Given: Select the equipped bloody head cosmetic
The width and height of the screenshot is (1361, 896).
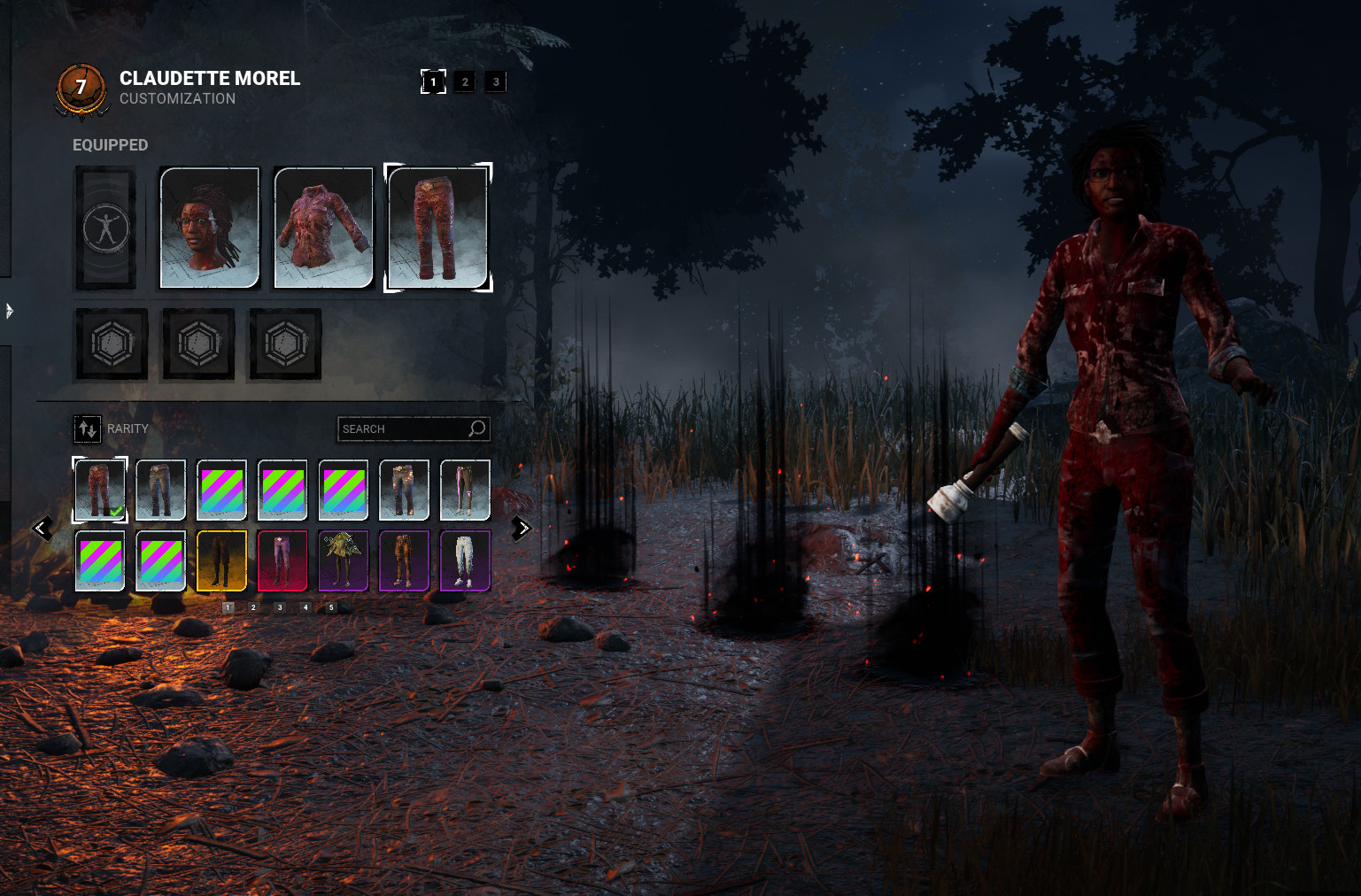Looking at the screenshot, I should [x=209, y=228].
